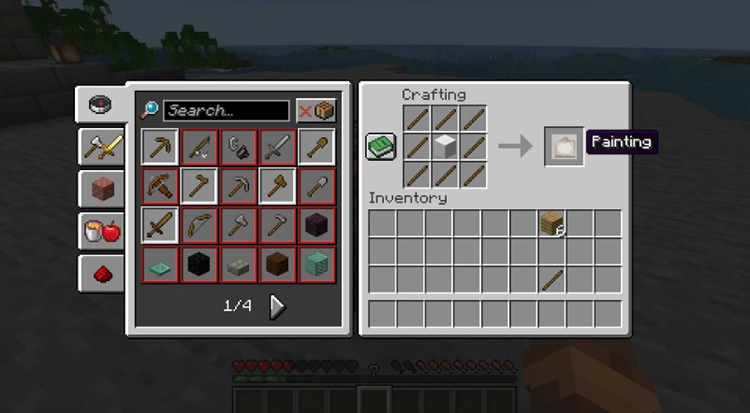This screenshot has width=750, height=413.
Task: Pick the white wool in the crafting grid
Action: (x=445, y=147)
